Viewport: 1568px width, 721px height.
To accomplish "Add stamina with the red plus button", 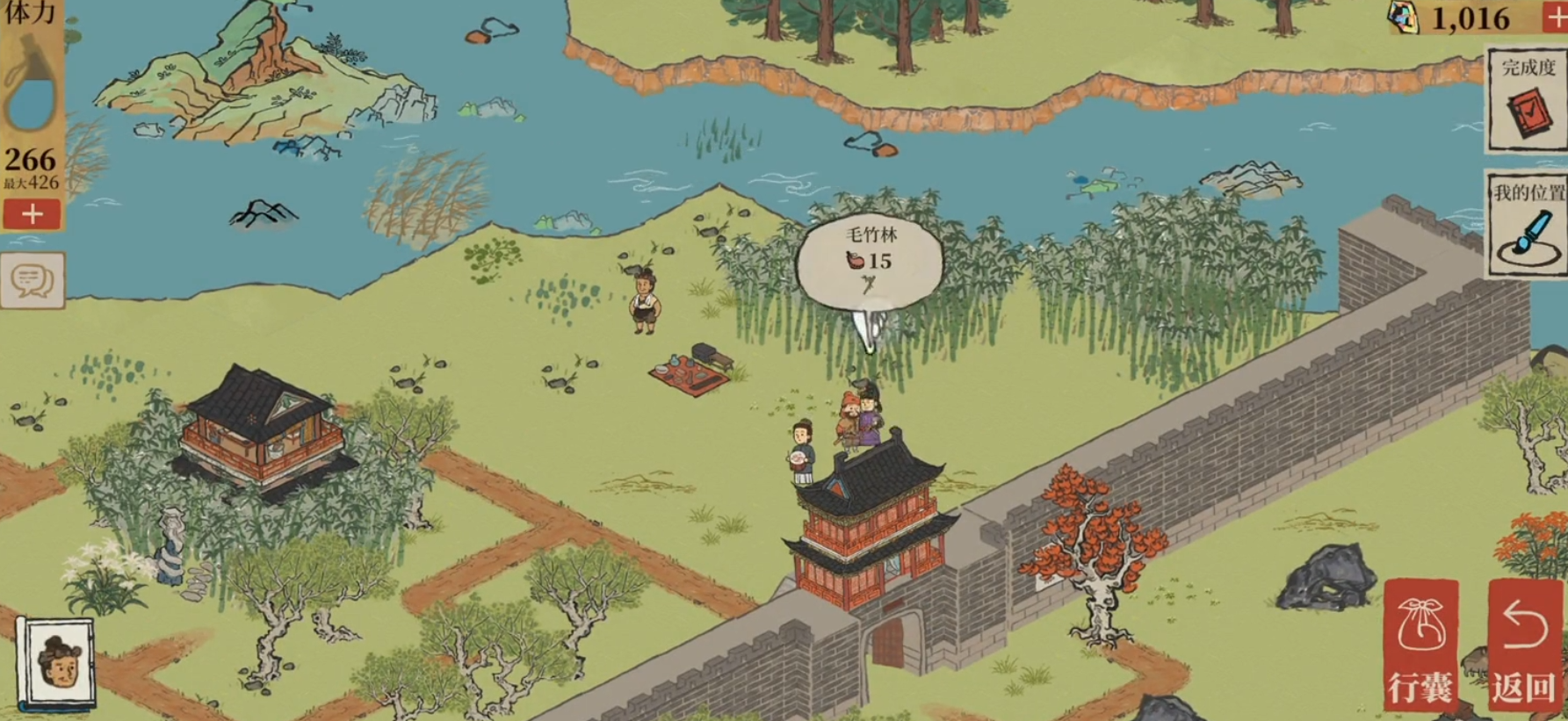I will point(32,214).
